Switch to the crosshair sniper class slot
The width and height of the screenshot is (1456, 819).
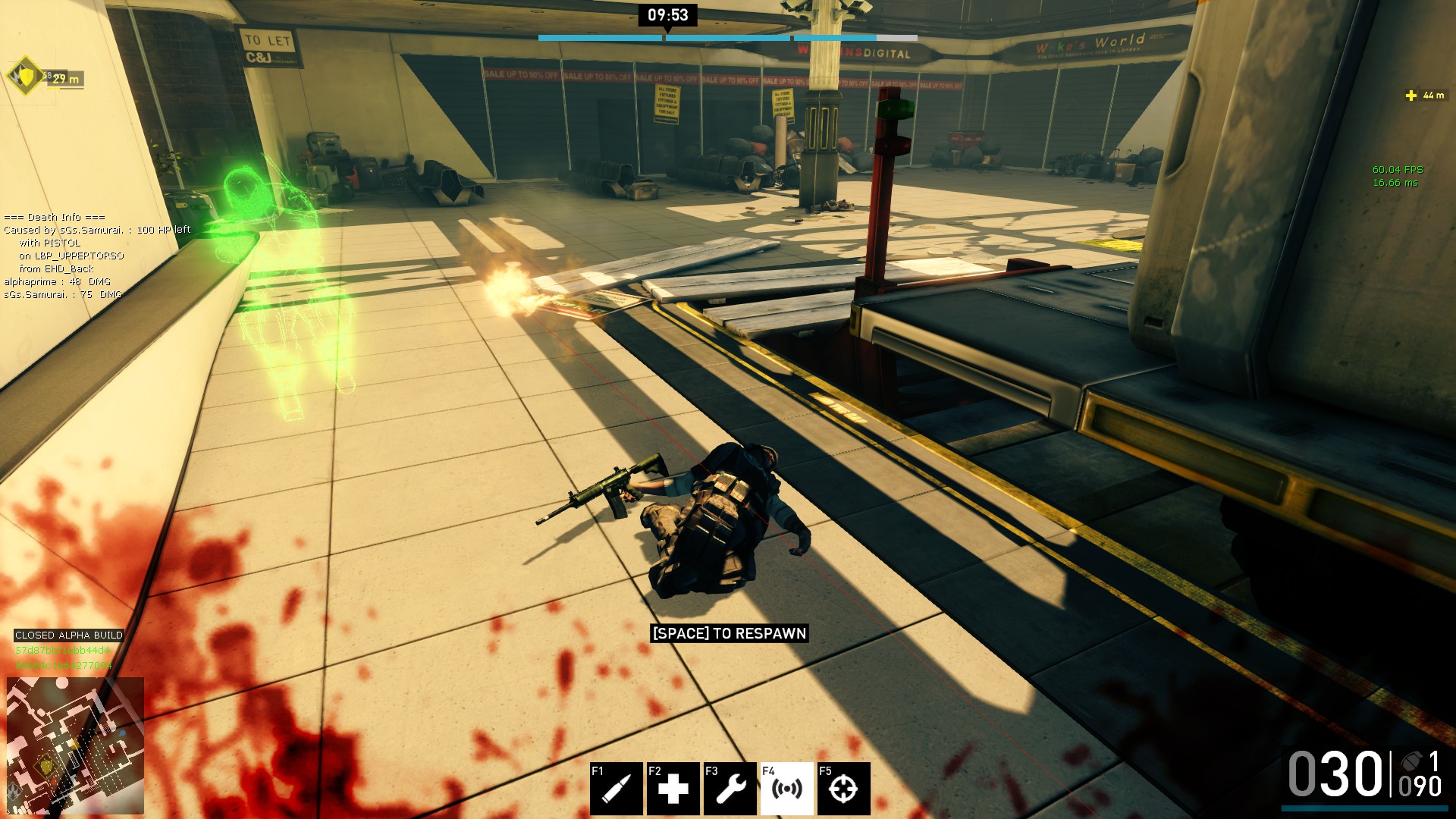(843, 789)
